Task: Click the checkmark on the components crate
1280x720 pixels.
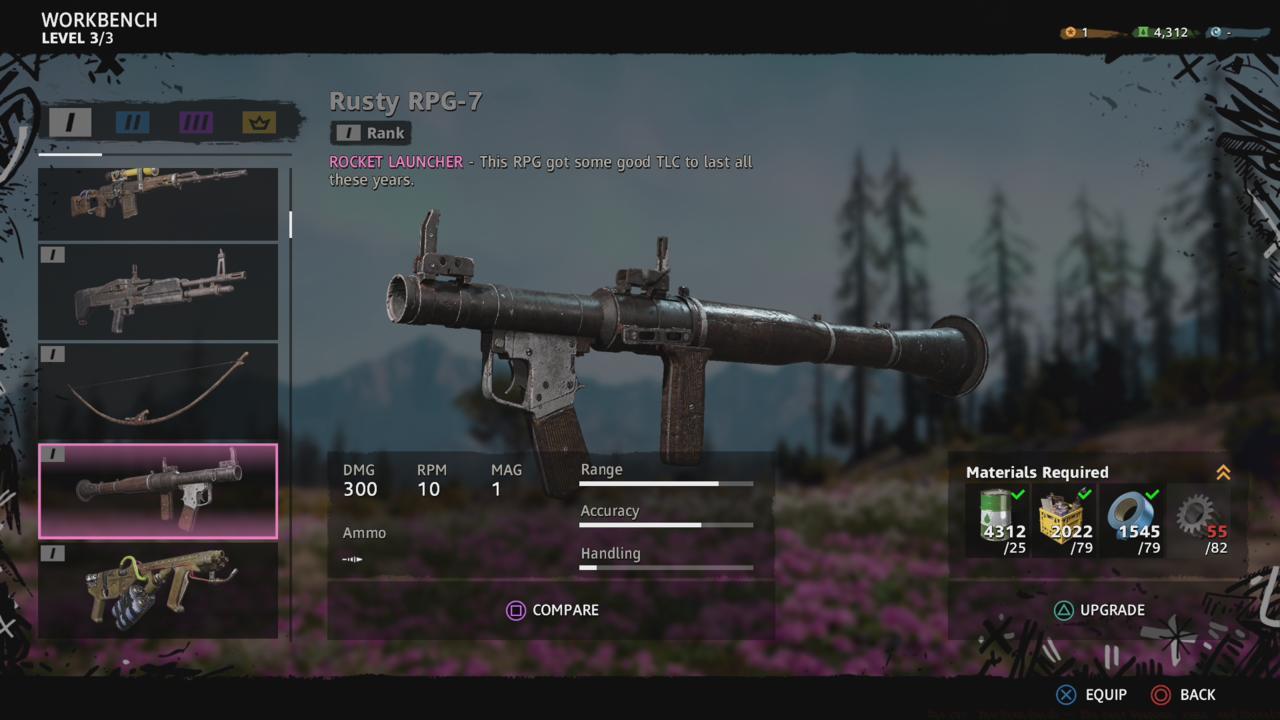Action: (x=1084, y=494)
